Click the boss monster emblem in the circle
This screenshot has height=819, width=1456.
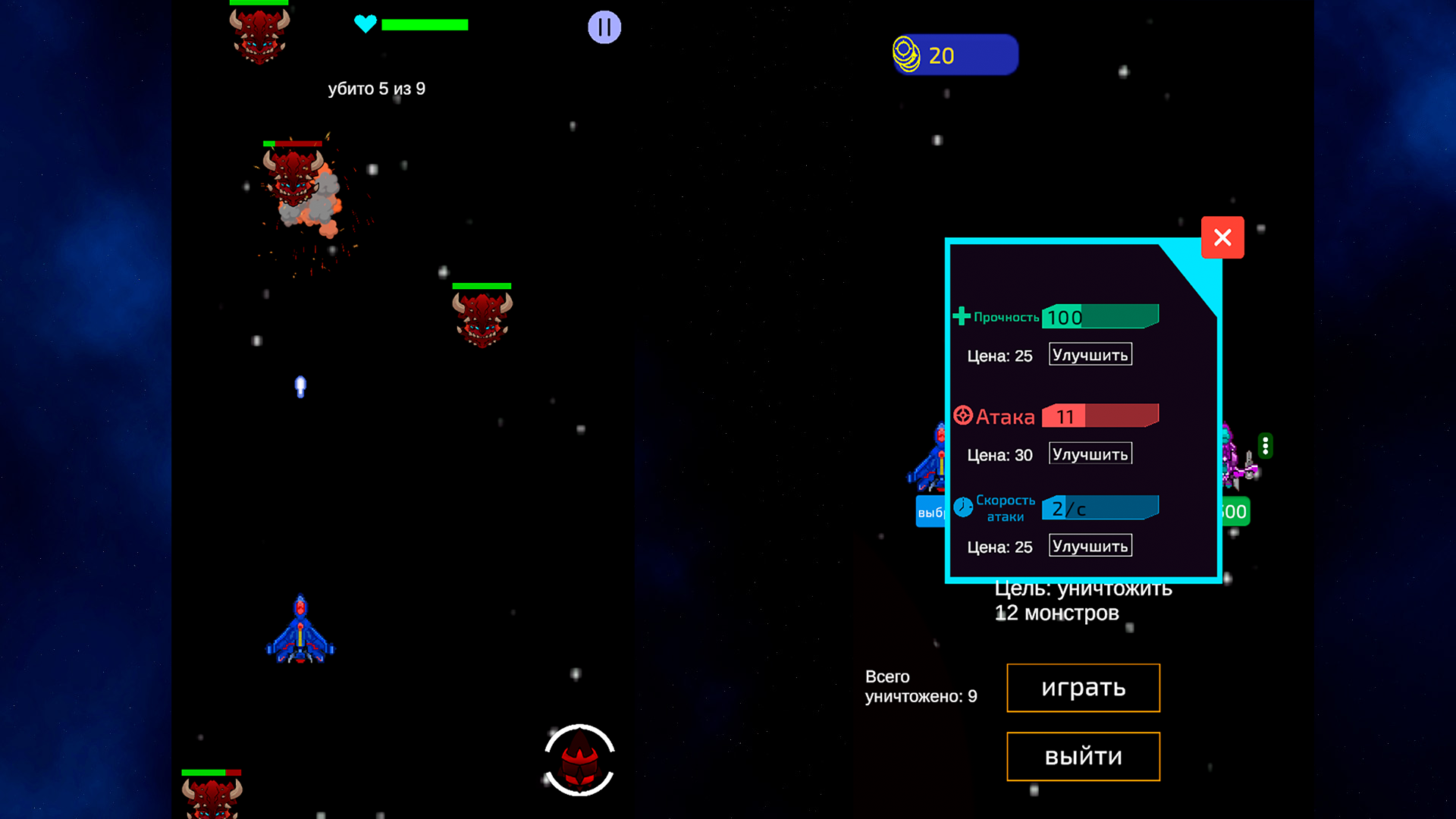click(x=579, y=761)
